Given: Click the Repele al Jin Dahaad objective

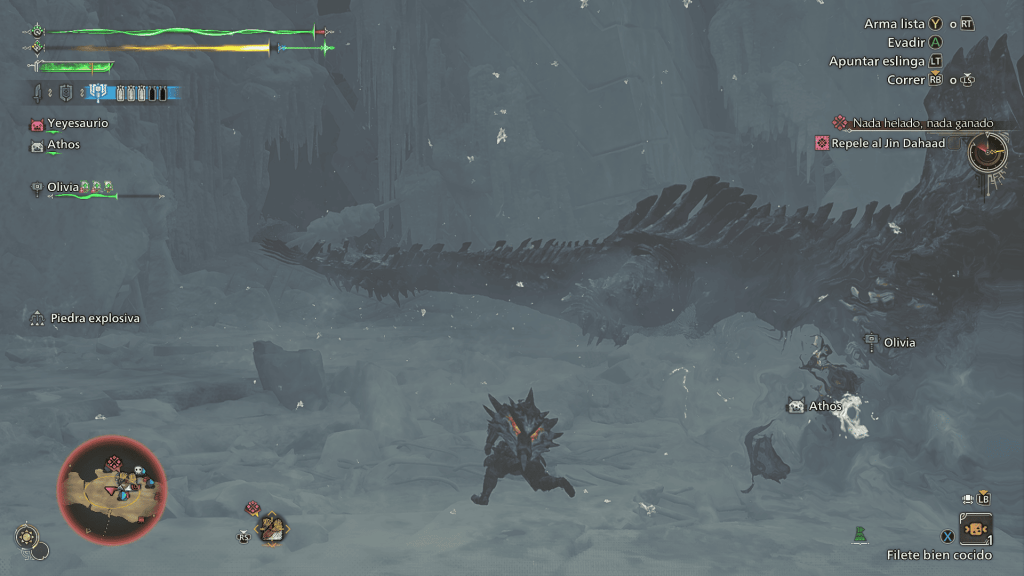Looking at the screenshot, I should pyautogui.click(x=887, y=143).
